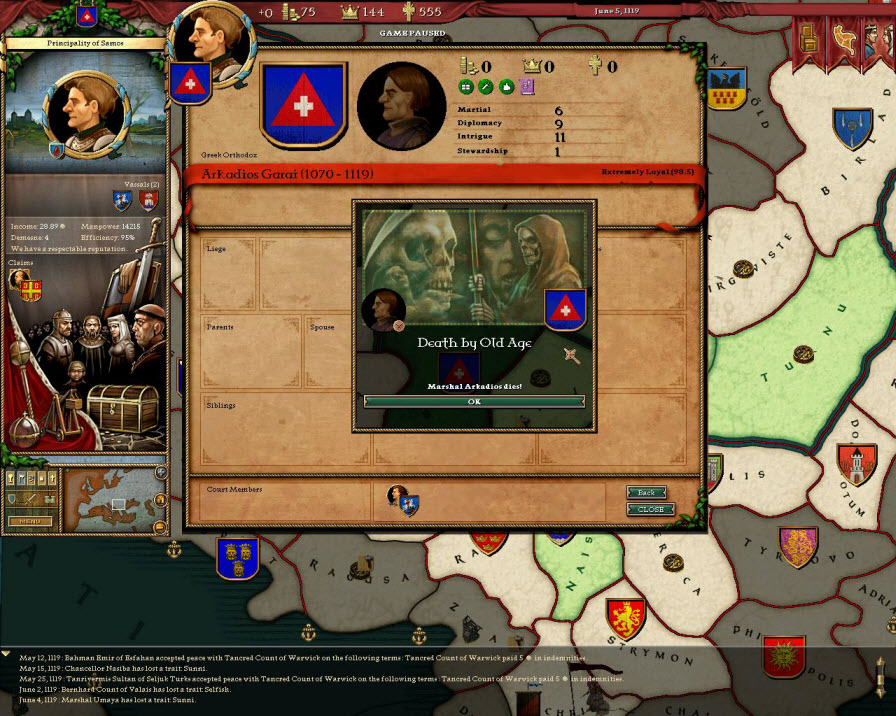Open the orange map-shaped banner tab
Image resolution: width=896 pixels, height=716 pixels.
[842, 37]
